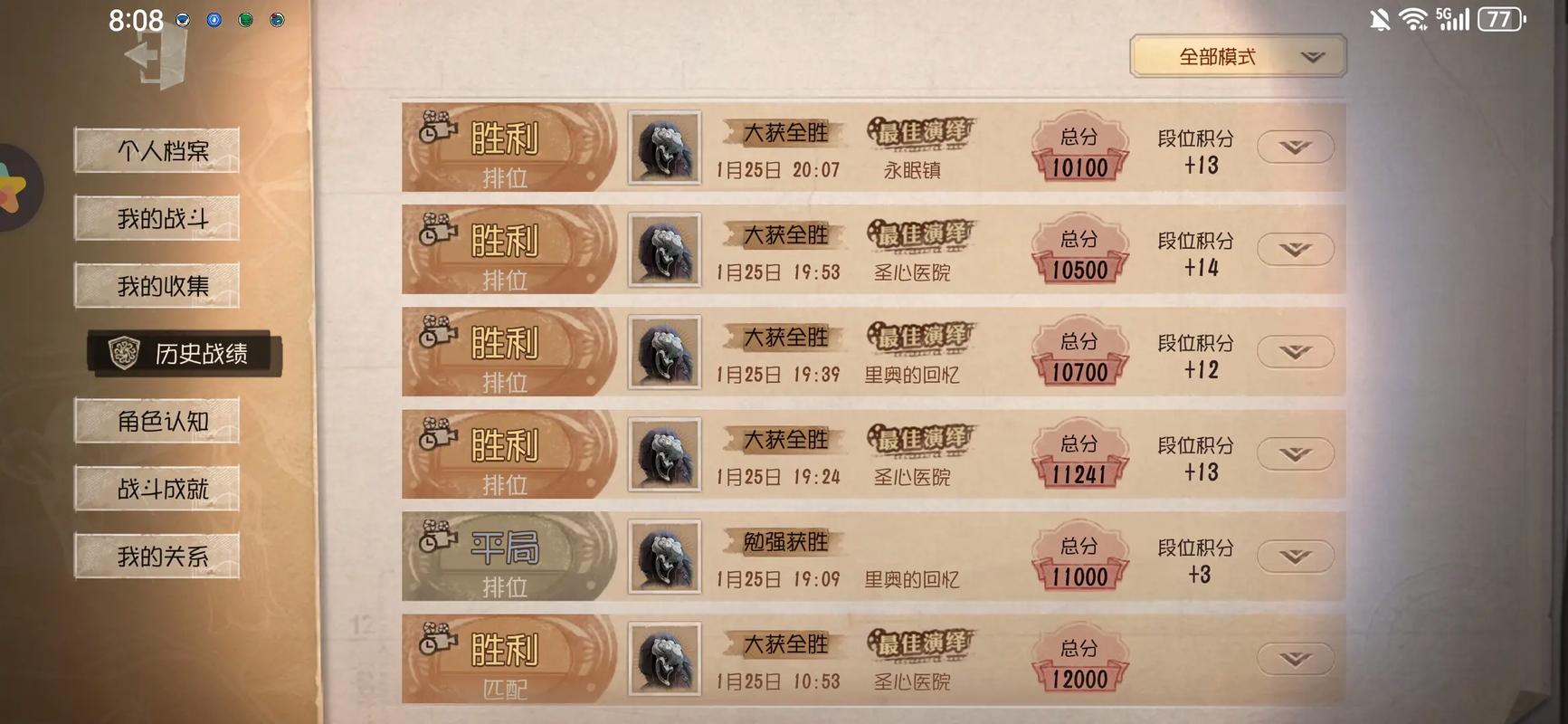Open the 全部模式 mode filter dropdown
The width and height of the screenshot is (1568, 724).
[1238, 55]
